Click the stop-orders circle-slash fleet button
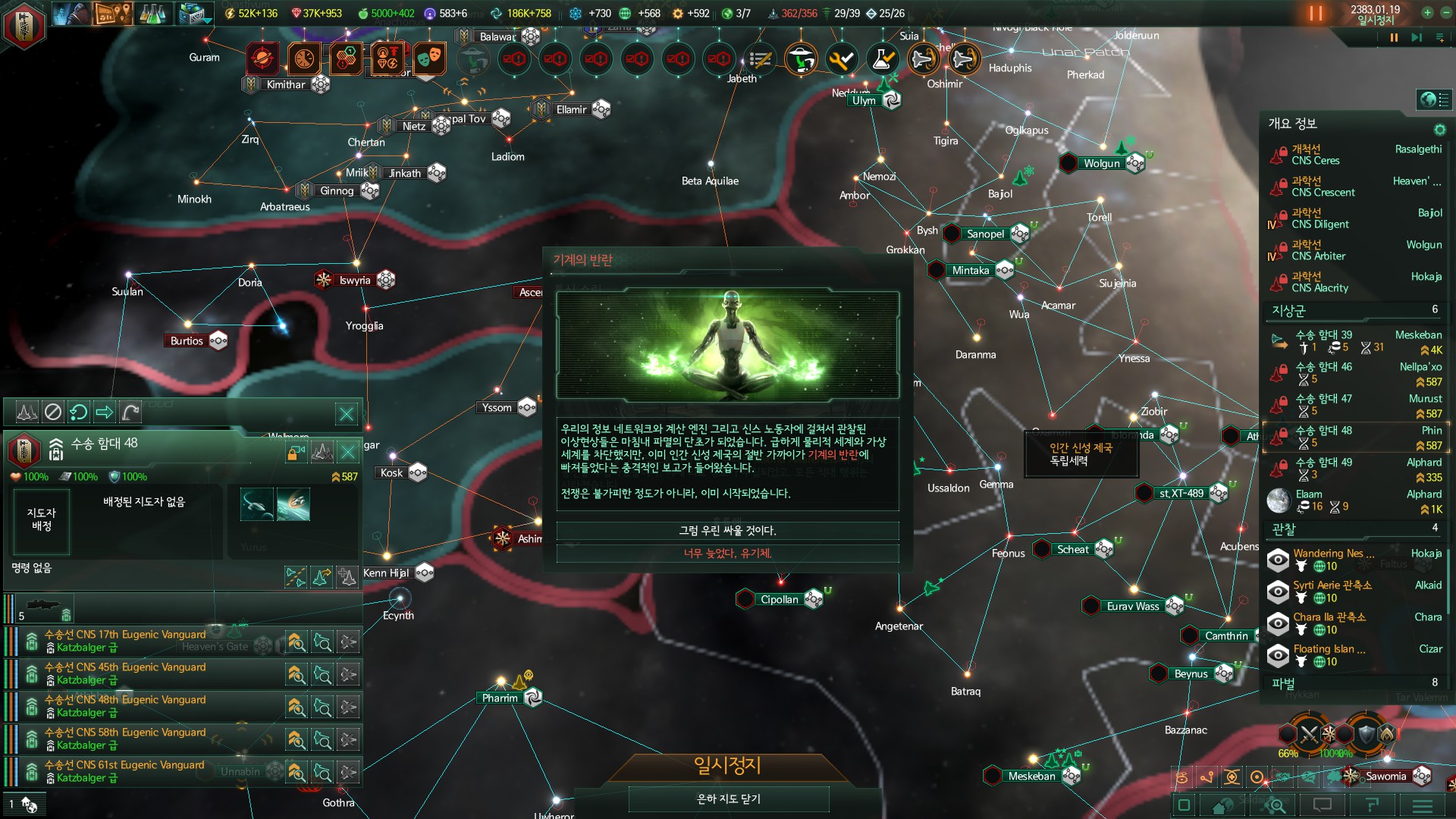 coord(53,412)
